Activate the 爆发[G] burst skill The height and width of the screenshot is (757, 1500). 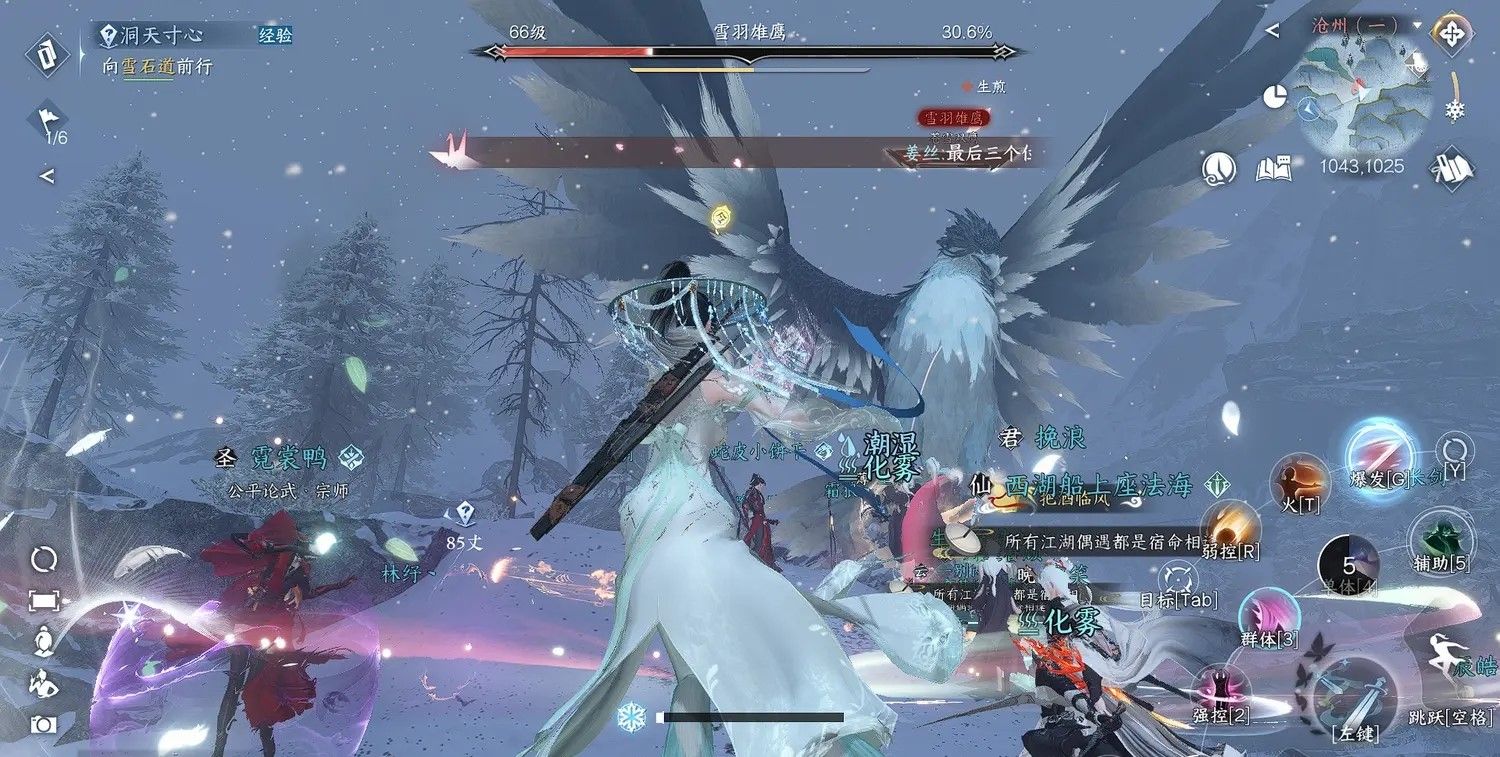click(x=1380, y=457)
